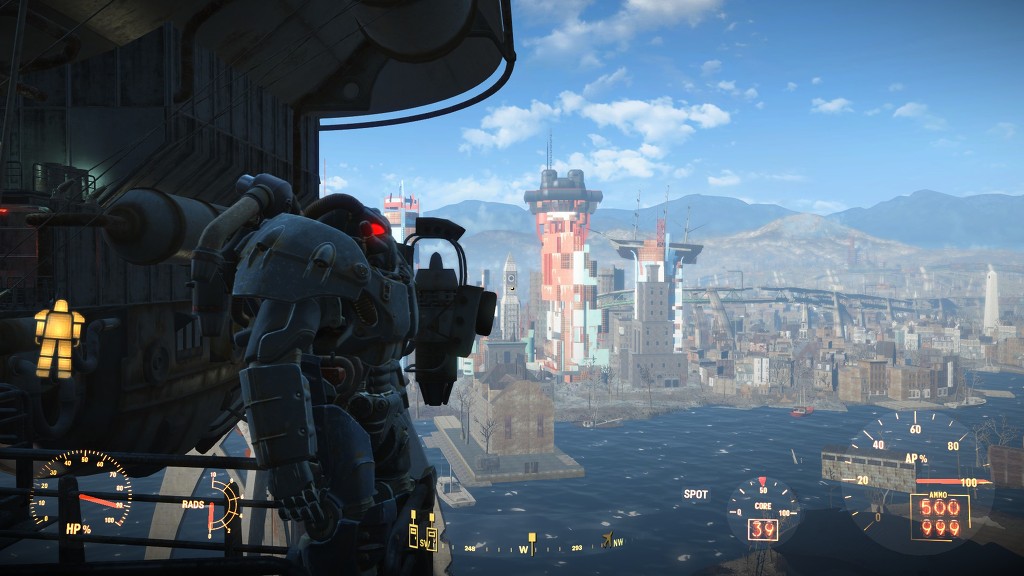Screen dimensions: 1024x576
Task: Click the compass heading strip
Action: (x=529, y=548)
